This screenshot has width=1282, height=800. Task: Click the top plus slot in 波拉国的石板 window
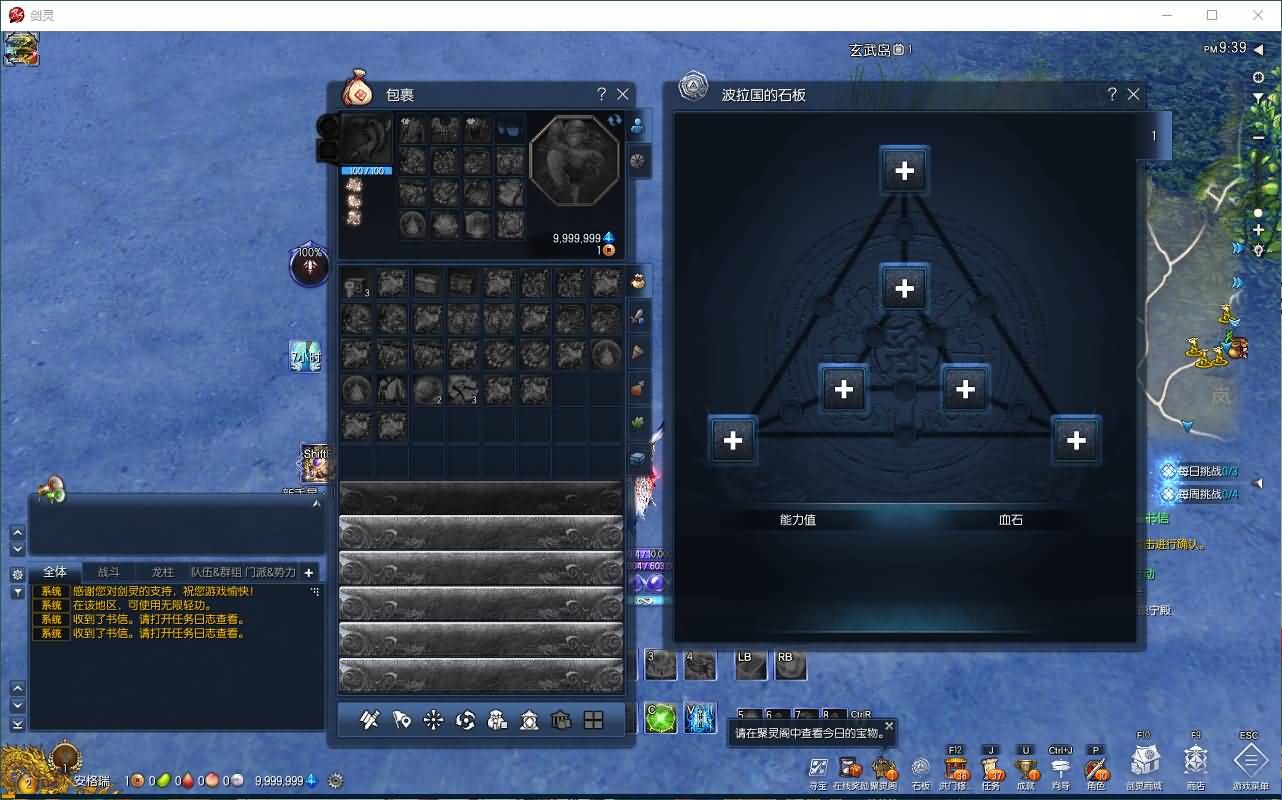tap(904, 170)
